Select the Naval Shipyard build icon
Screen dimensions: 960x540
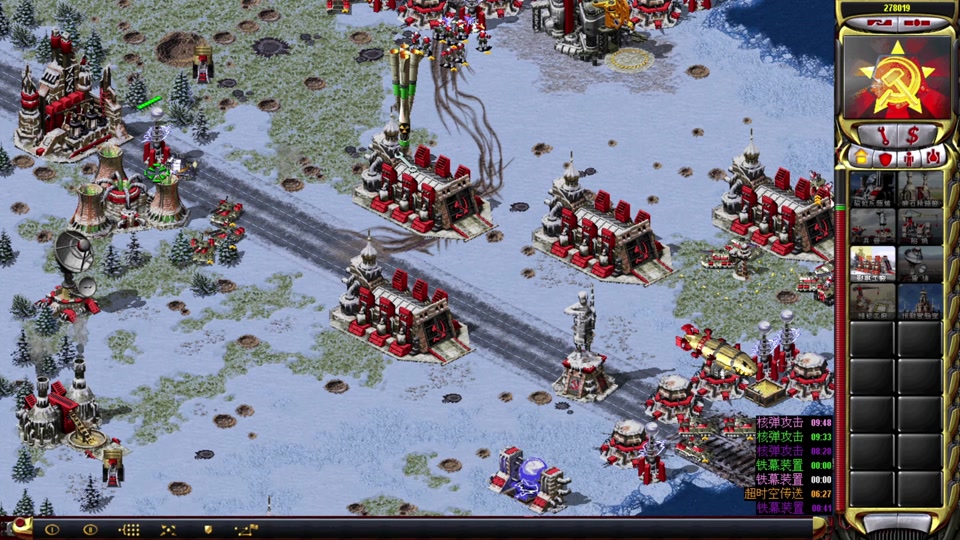(x=920, y=227)
